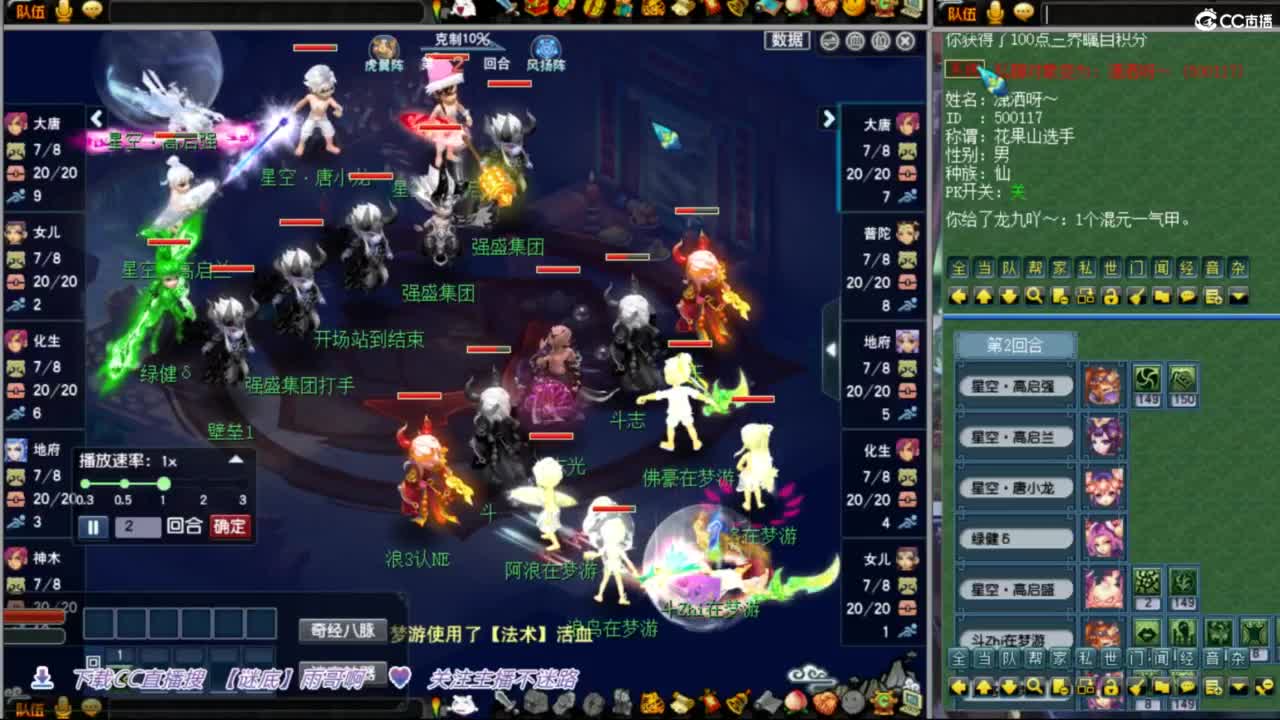Open chat log with the folder icon
The width and height of the screenshot is (1280, 720).
(x=1162, y=296)
